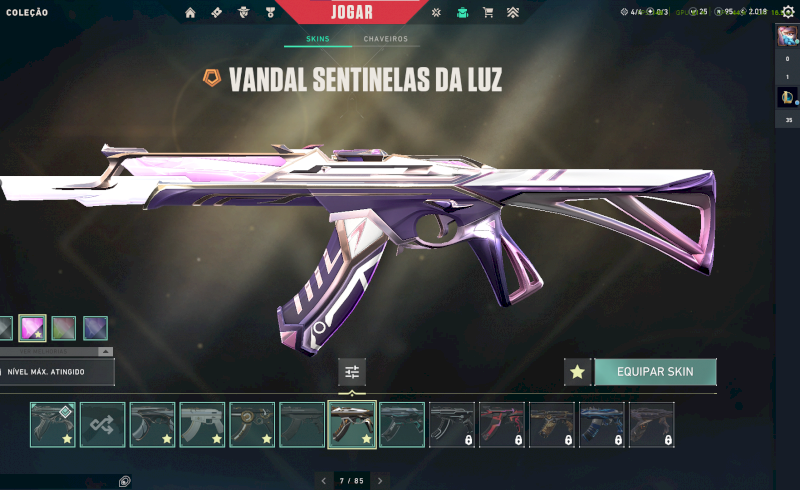Choose the locked red Vandal skin

(502, 424)
